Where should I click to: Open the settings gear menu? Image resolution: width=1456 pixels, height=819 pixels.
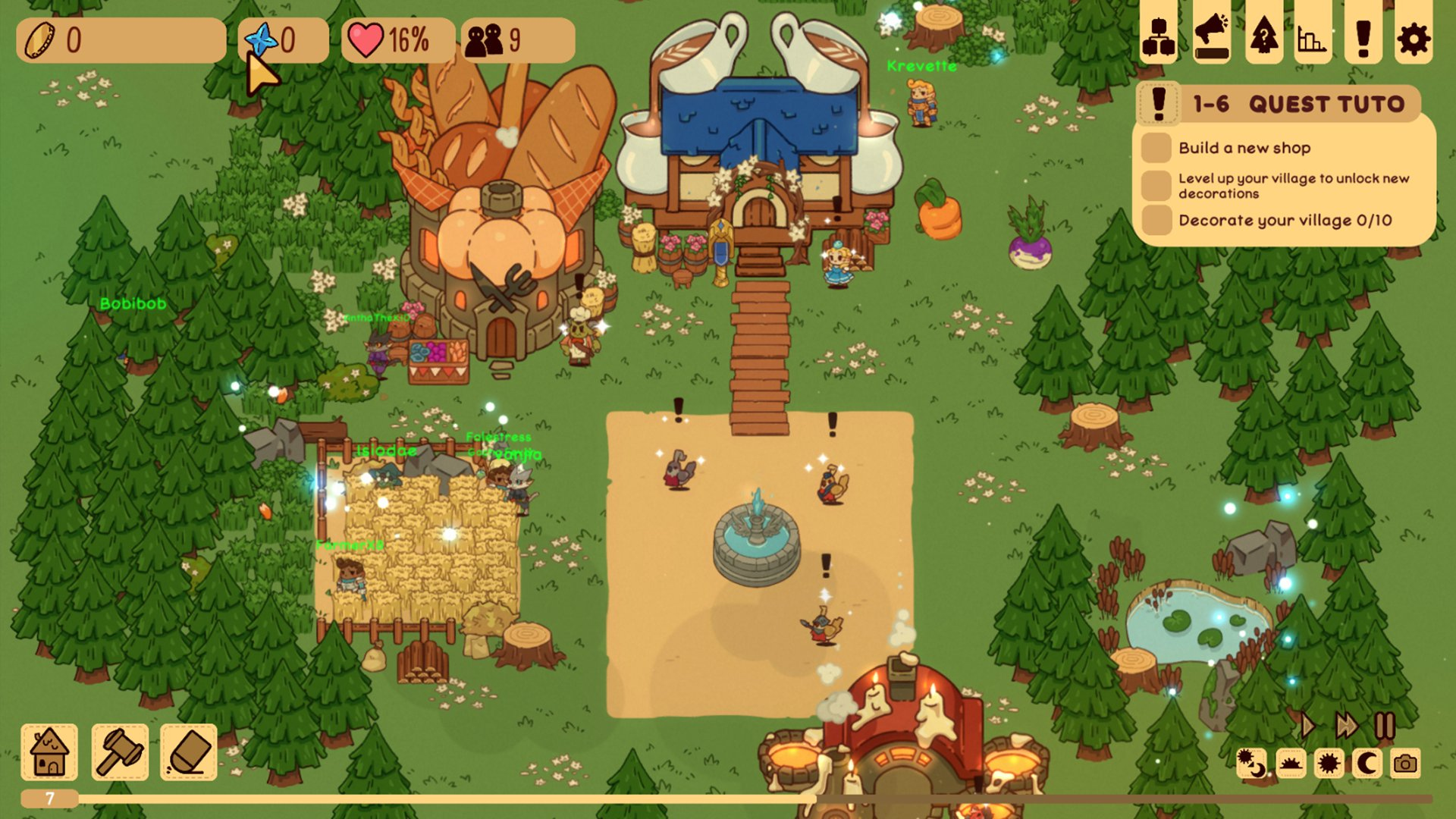tap(1413, 37)
